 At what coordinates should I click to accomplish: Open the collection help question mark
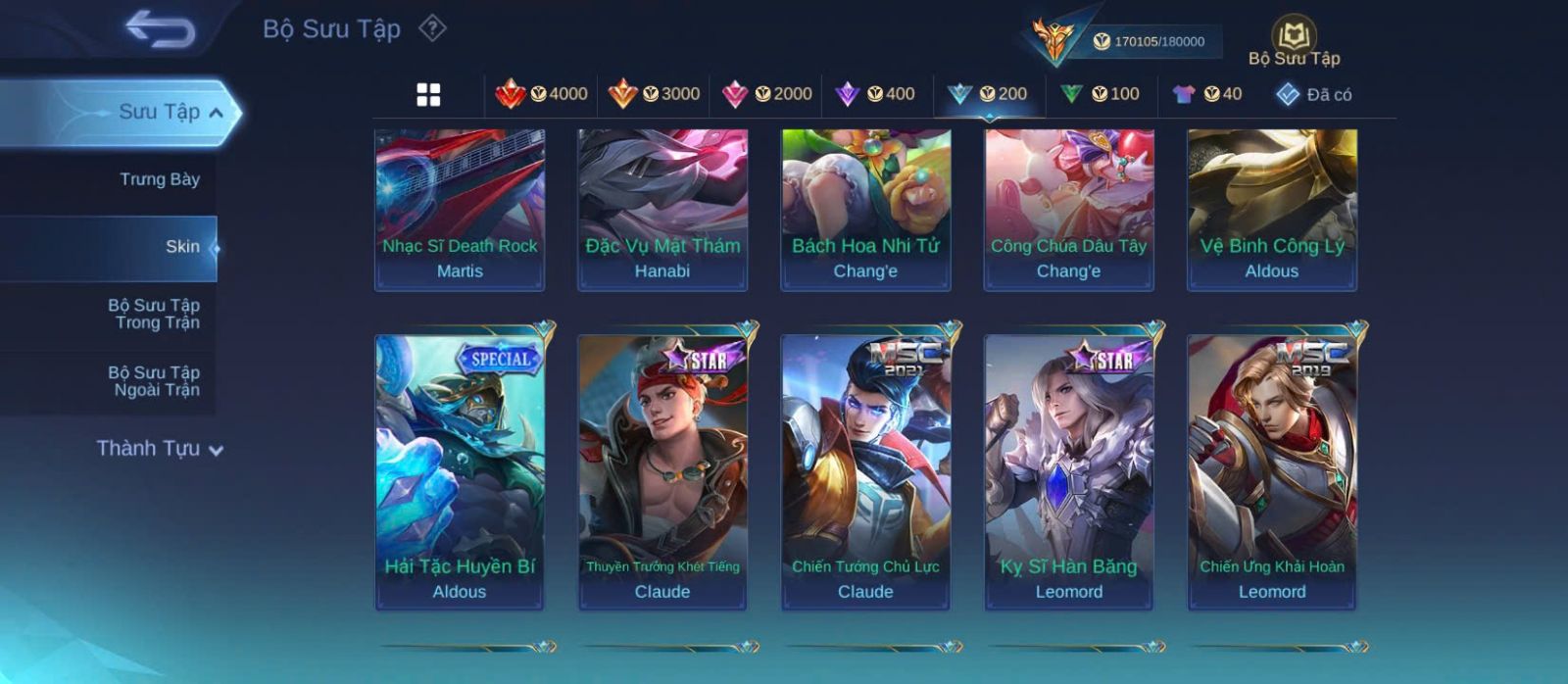tap(432, 28)
